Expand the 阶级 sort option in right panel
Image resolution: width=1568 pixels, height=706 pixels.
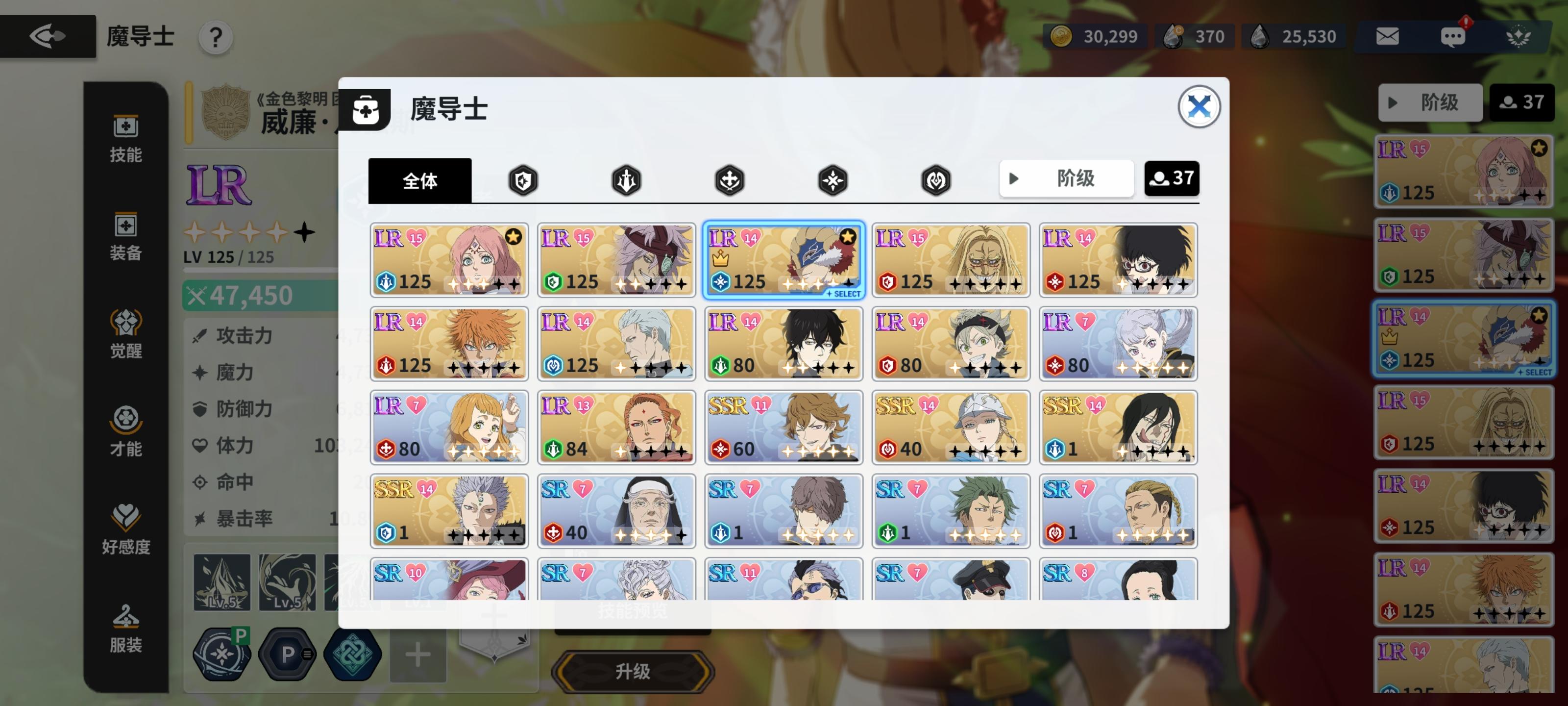1429,102
